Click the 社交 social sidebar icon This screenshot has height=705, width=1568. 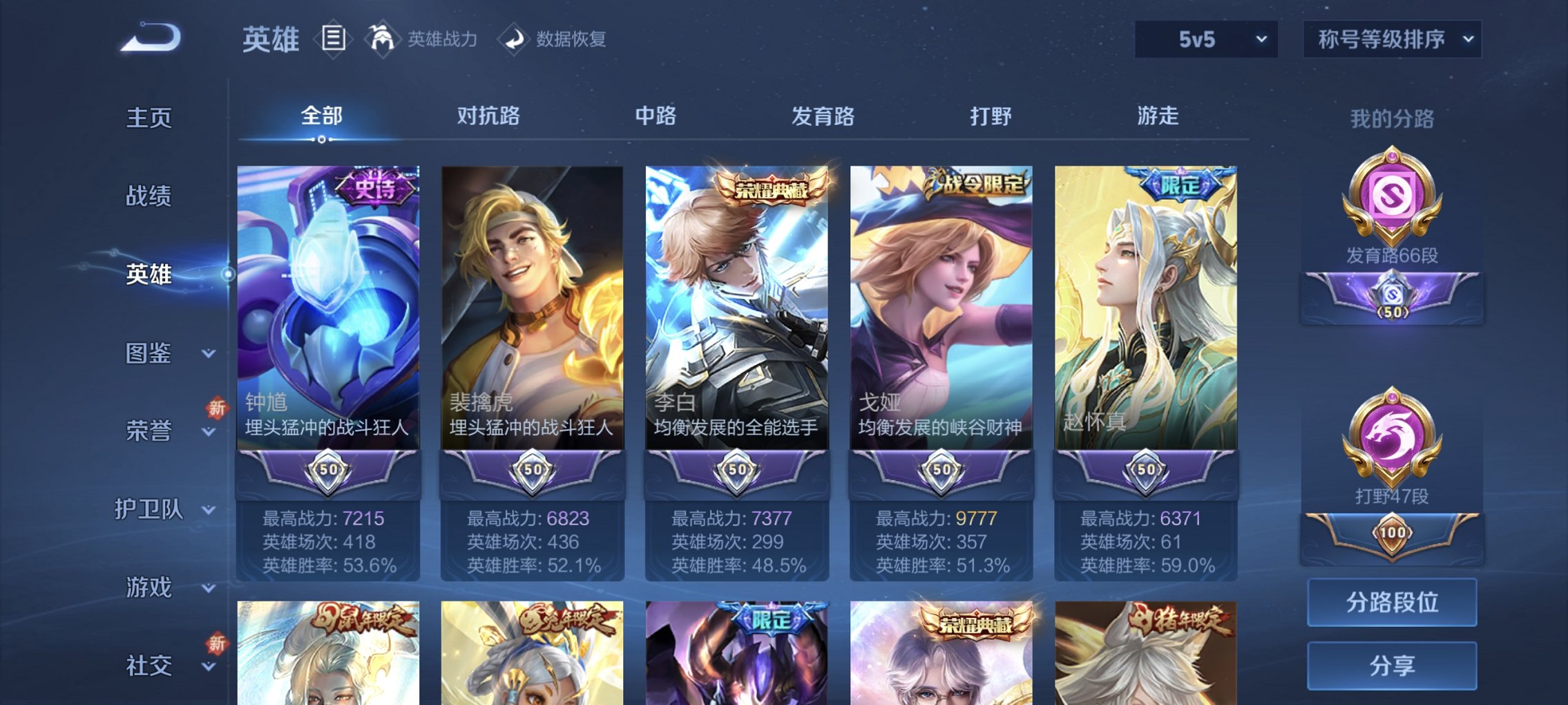(x=148, y=664)
